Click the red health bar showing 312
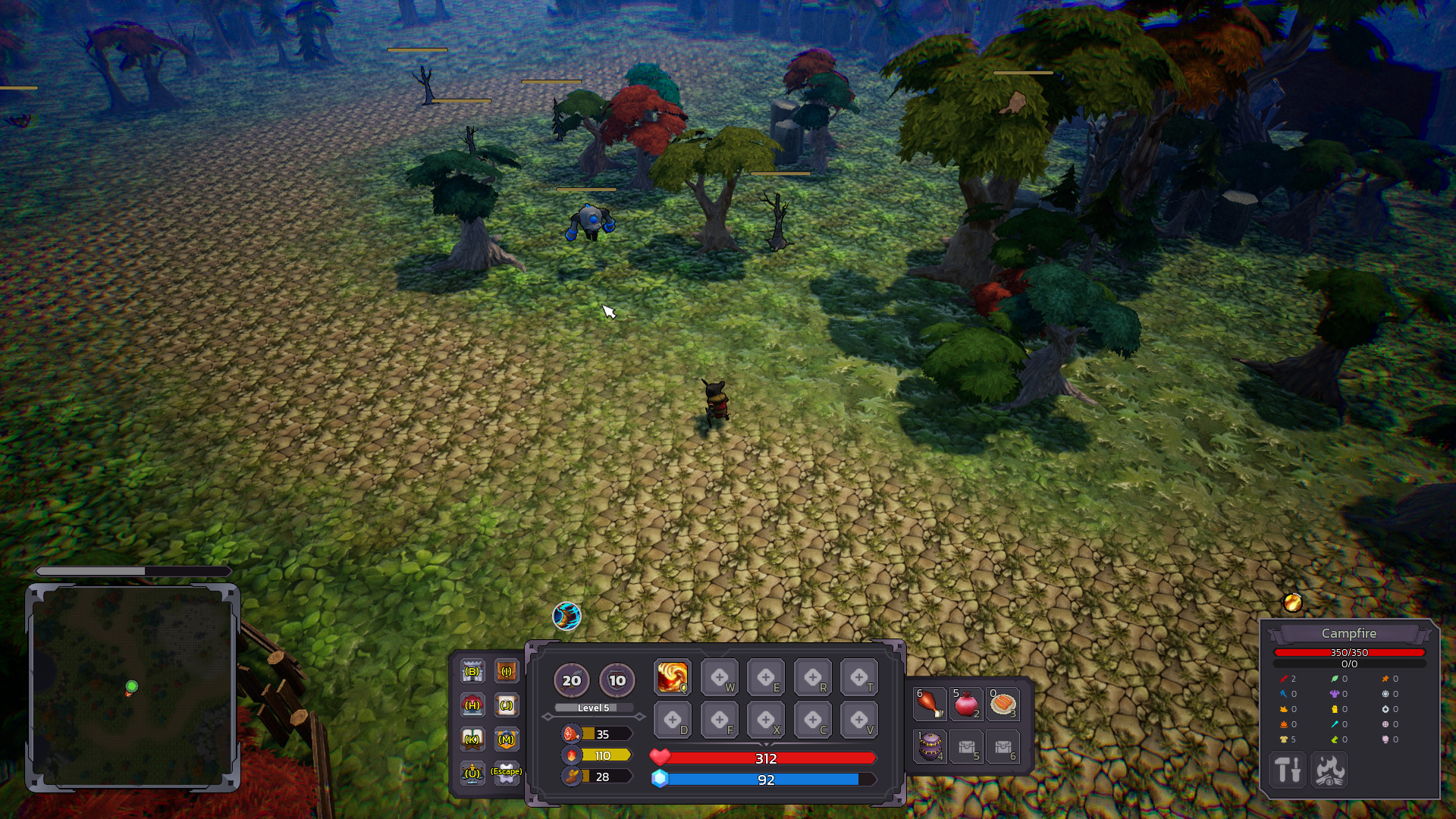The height and width of the screenshot is (819, 1456). pos(767,758)
